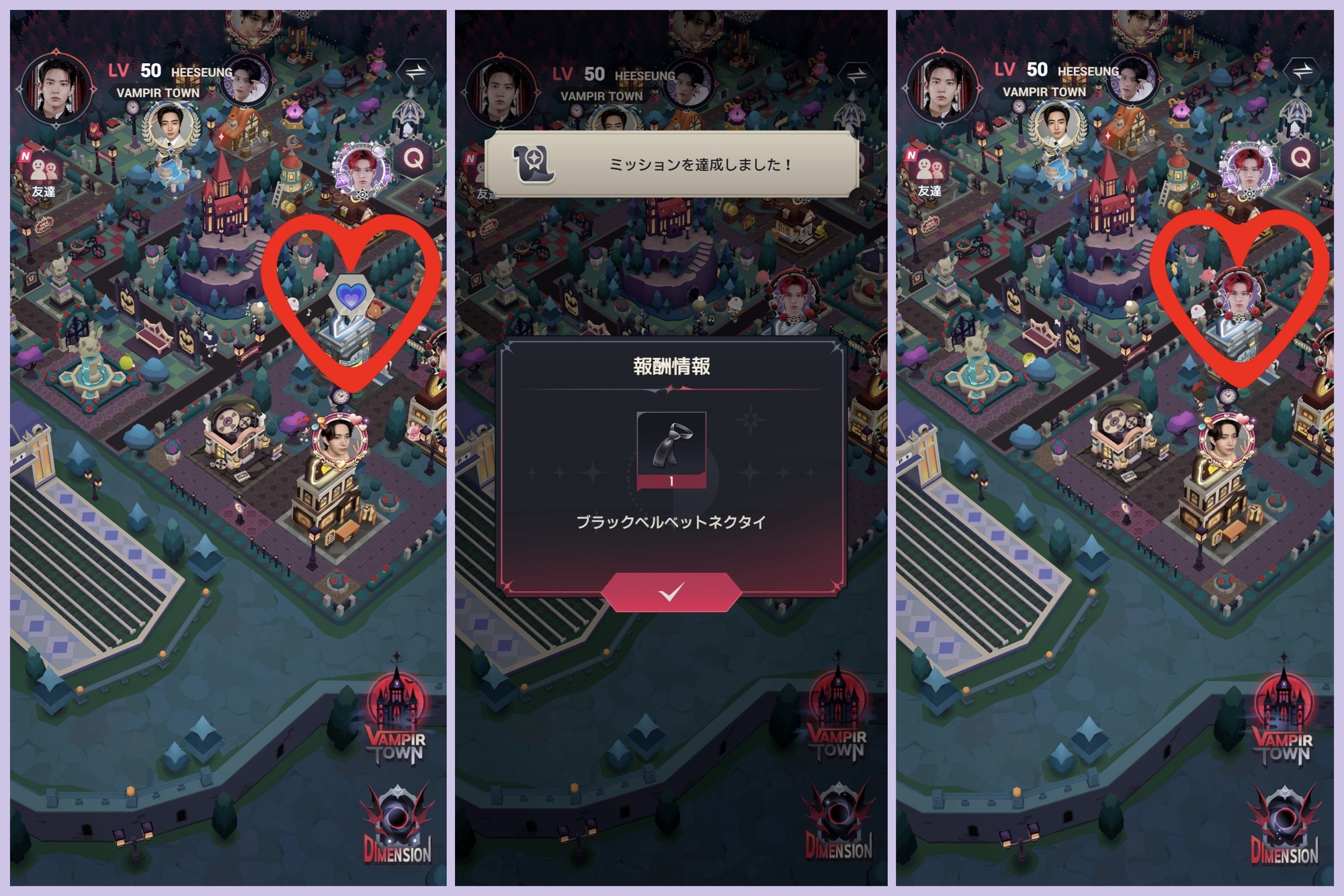Confirm the reward with the red checkmark button
This screenshot has height=896, width=1344.
[671, 592]
